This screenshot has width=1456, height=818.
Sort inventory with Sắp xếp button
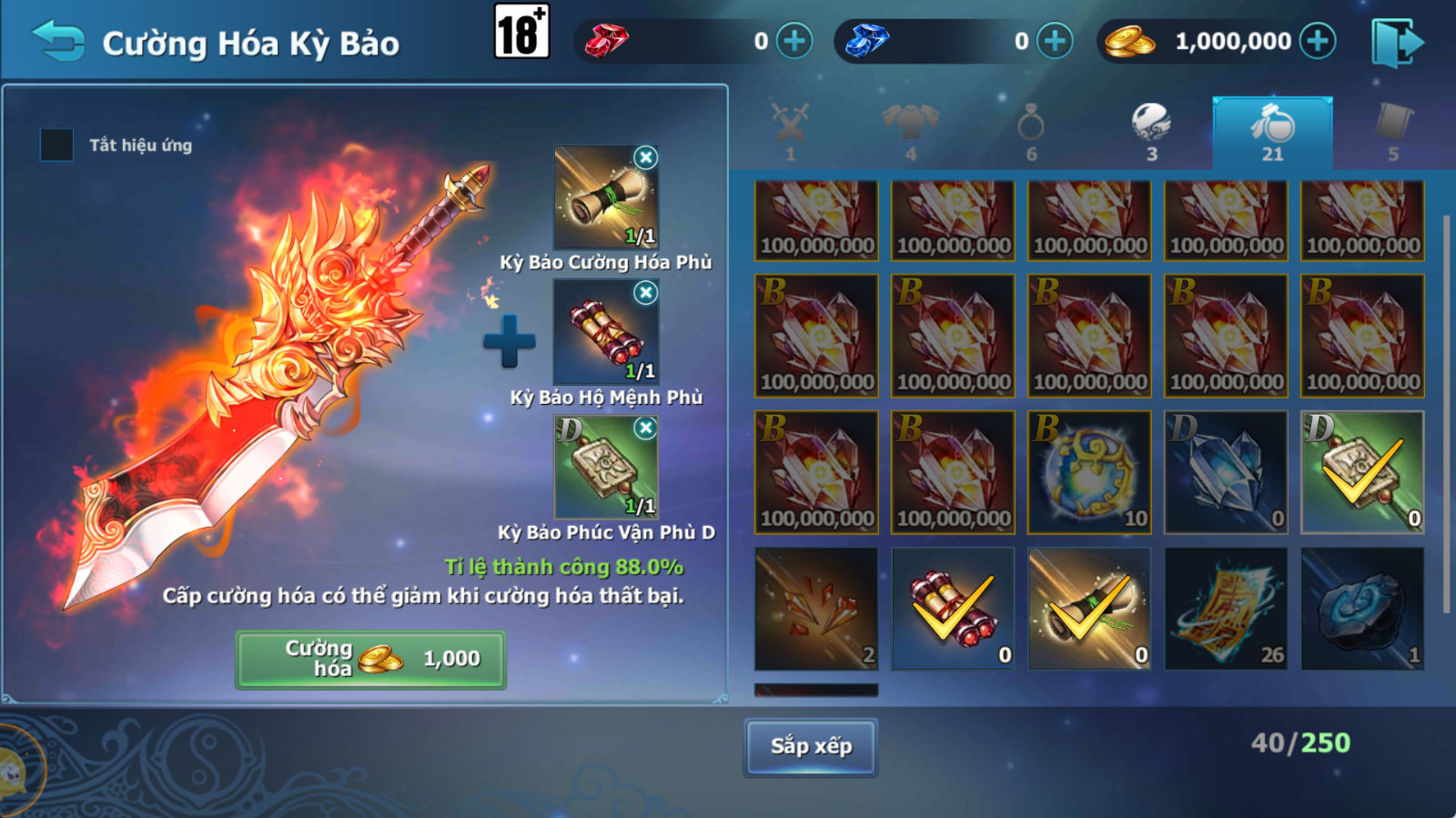coord(811,746)
